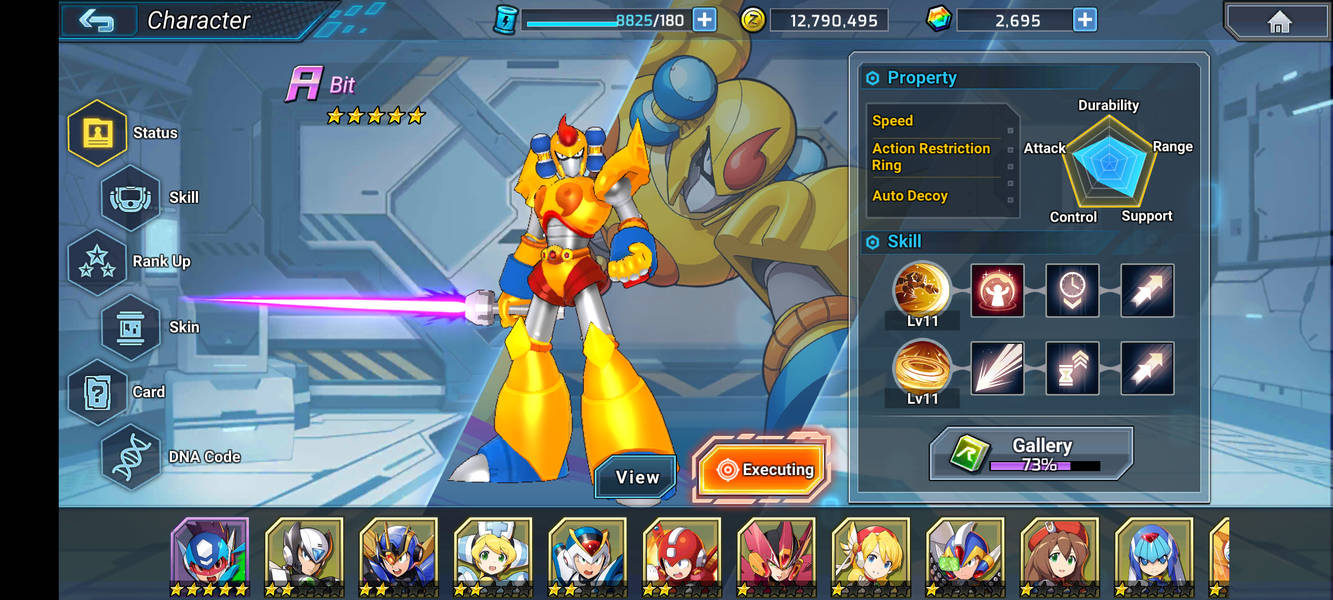Choose the red passive skill icon
The image size is (1333, 600).
[997, 290]
